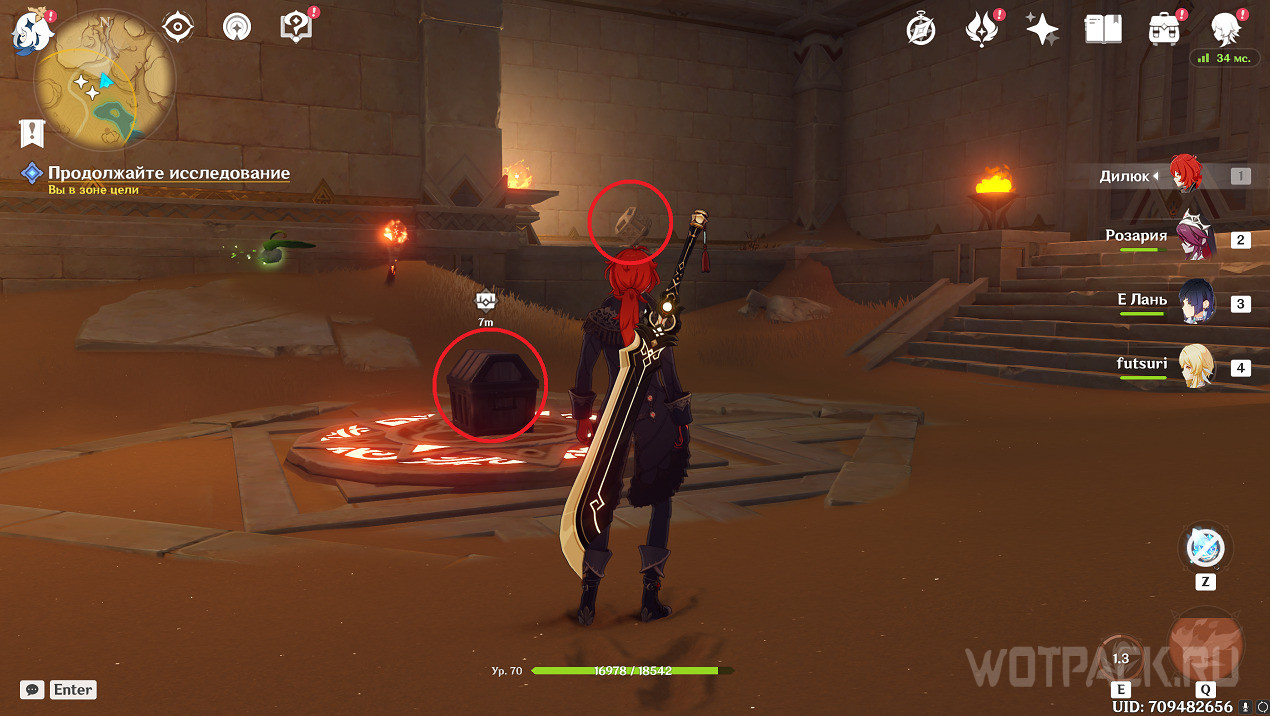Open the character head profile icon

tap(1225, 29)
